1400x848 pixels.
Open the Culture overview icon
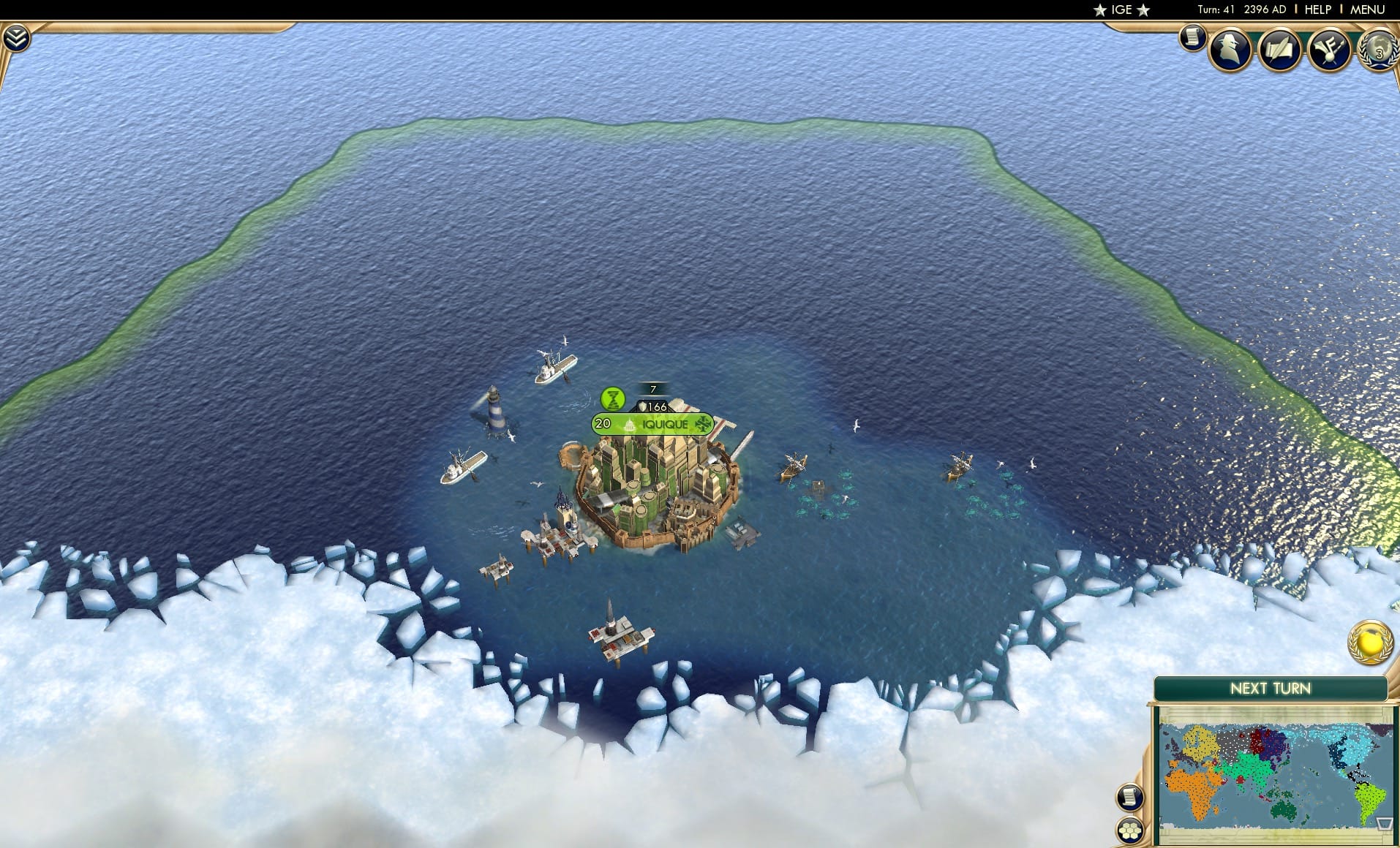(1330, 50)
